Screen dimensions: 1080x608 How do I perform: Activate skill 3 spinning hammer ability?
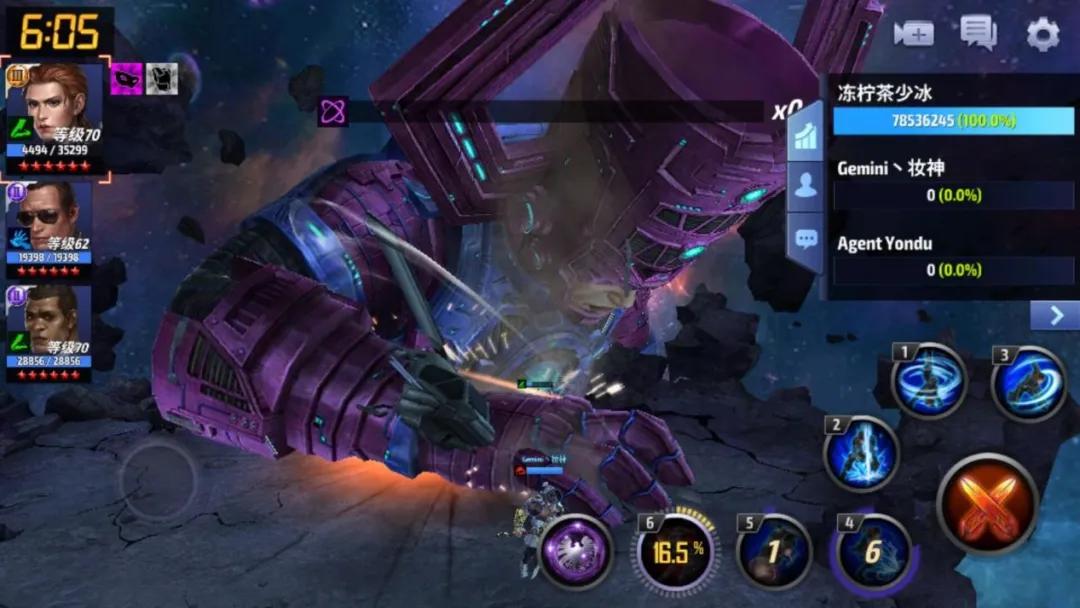tap(1028, 384)
